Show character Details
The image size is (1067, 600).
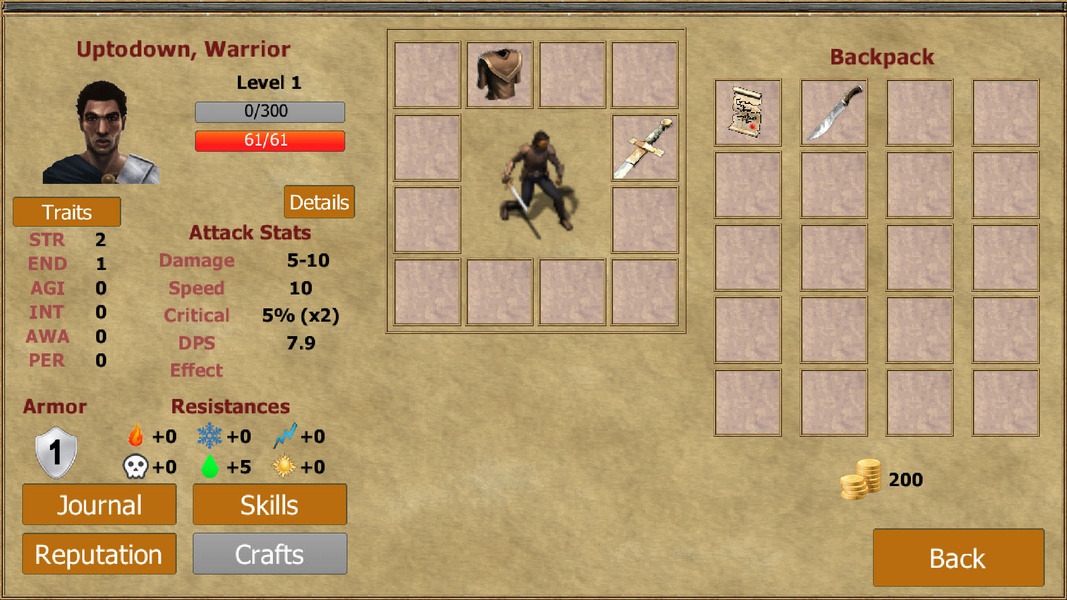point(319,202)
